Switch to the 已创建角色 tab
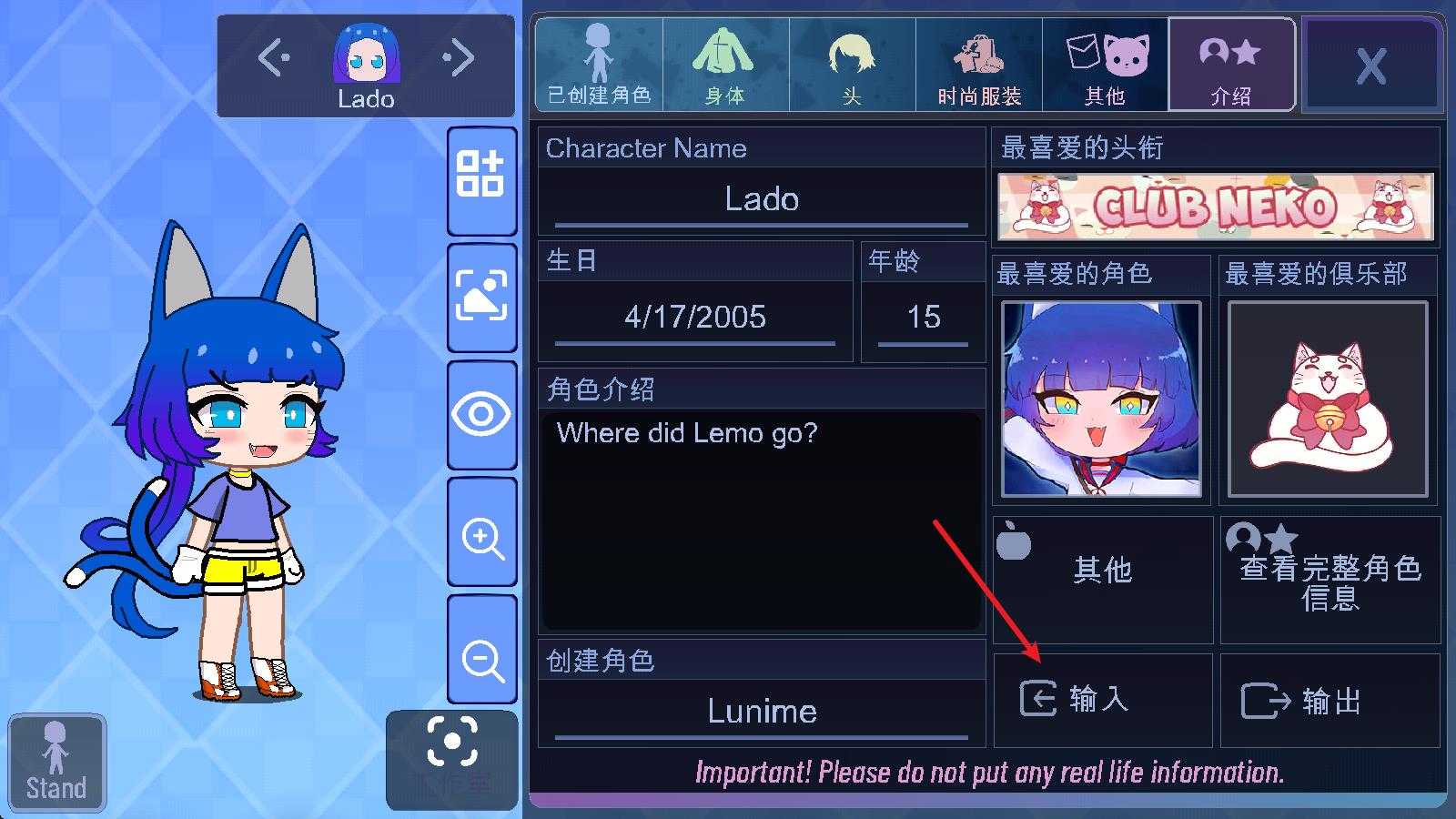 coord(599,66)
